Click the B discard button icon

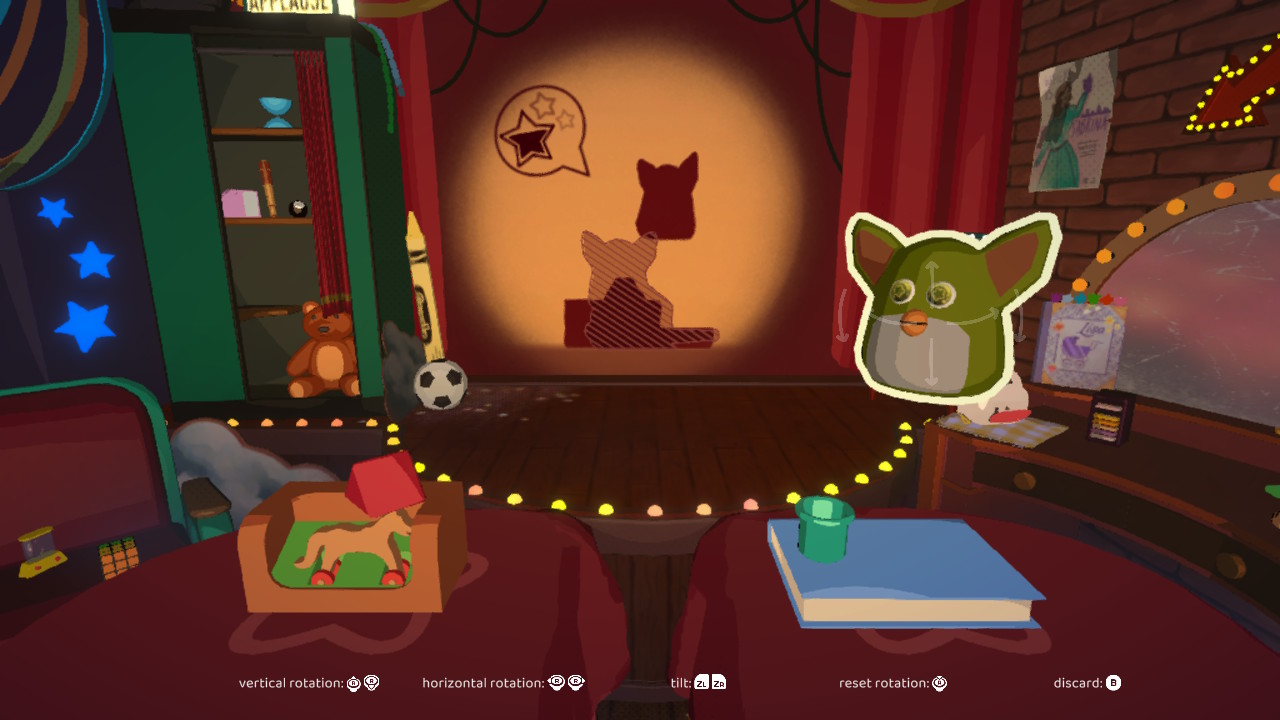point(1113,683)
